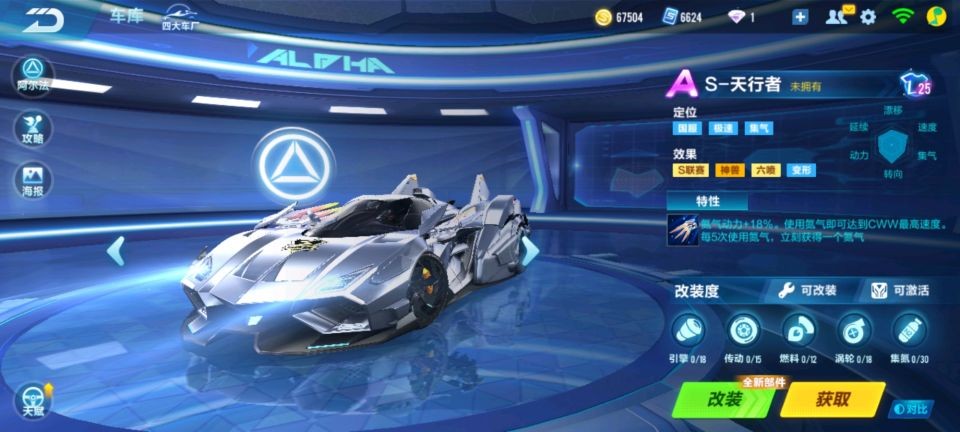Open the 攻略 strategy guide
This screenshot has height=432, width=960.
[x=33, y=128]
